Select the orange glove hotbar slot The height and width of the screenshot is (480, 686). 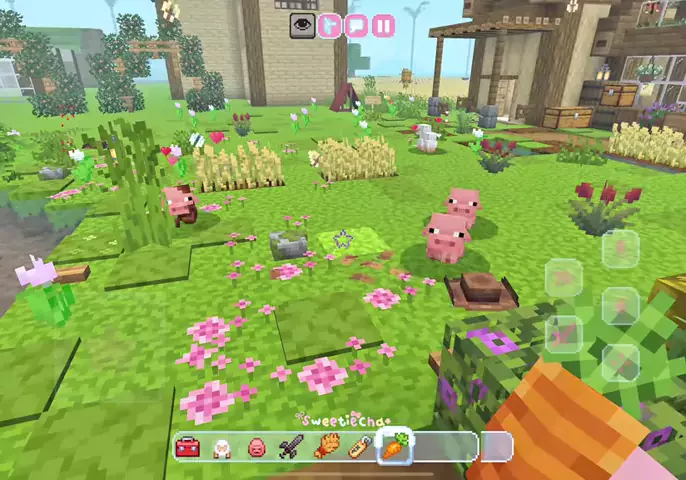pos(324,447)
